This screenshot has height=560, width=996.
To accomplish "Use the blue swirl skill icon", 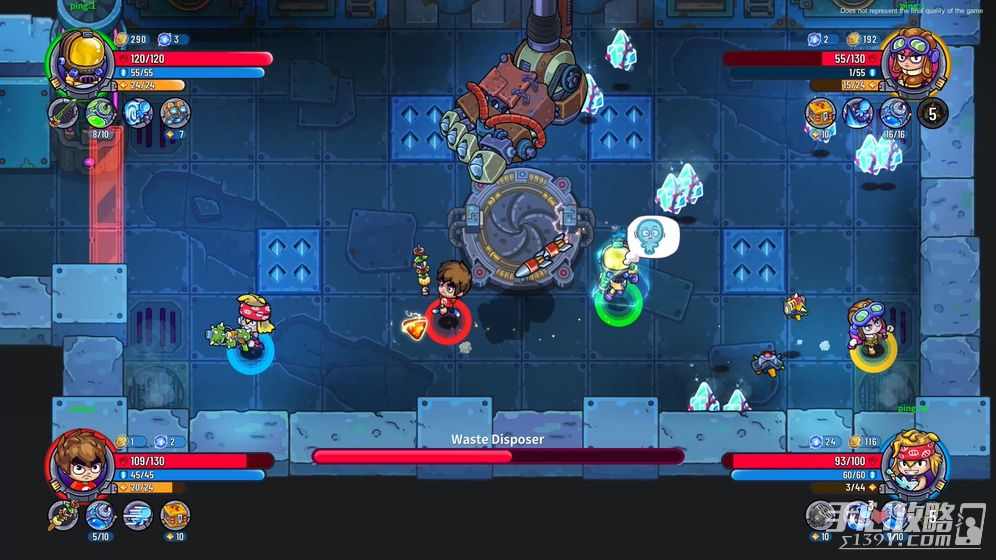I will pyautogui.click(x=137, y=113).
